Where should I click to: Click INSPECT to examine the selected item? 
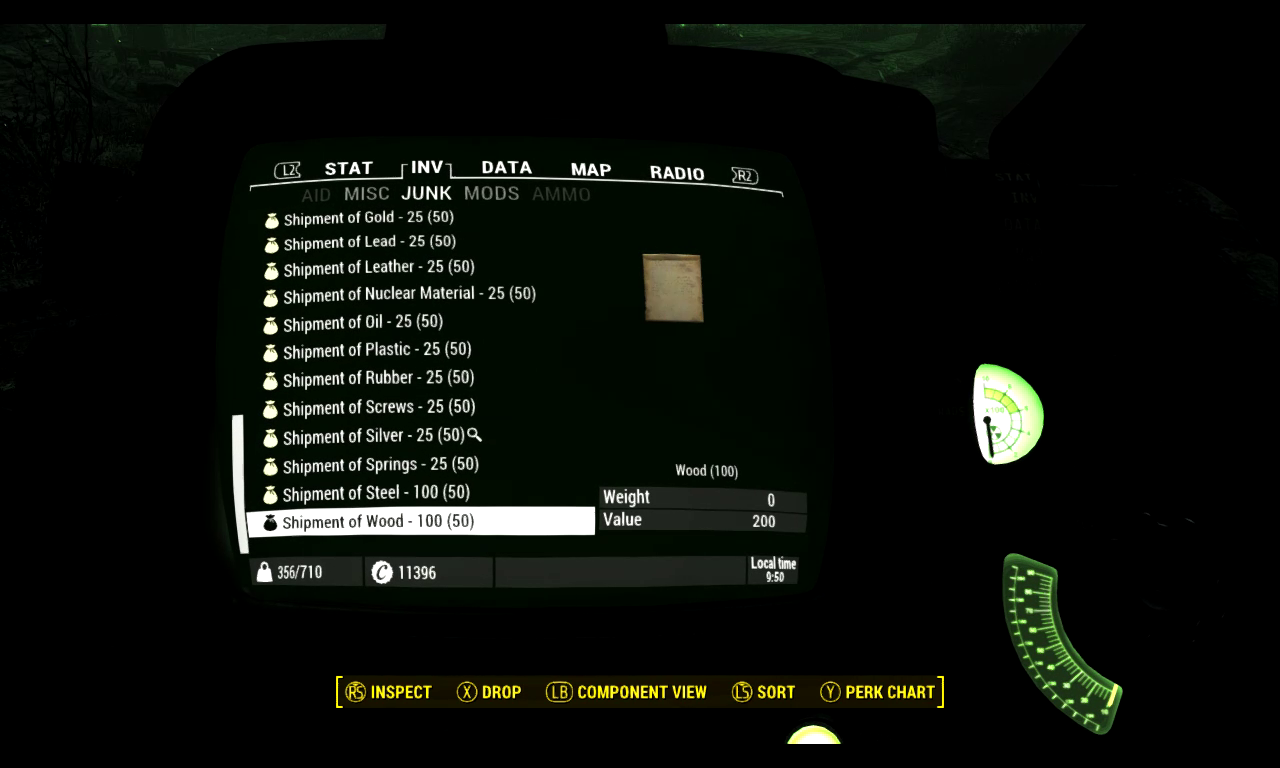click(x=402, y=691)
